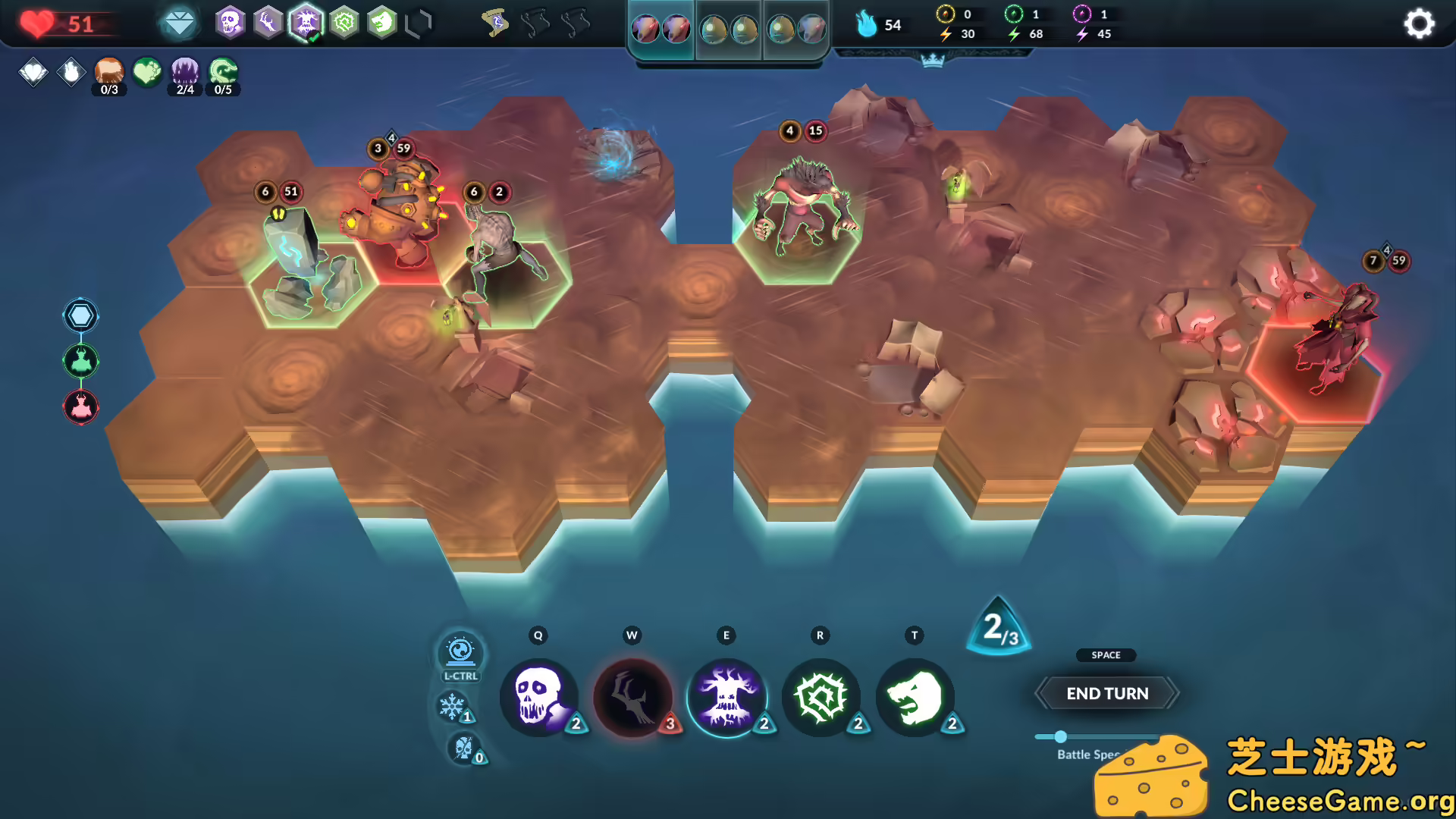Select the diamond gem icon in top bar
Viewport: 1456px width, 819px height.
[180, 24]
